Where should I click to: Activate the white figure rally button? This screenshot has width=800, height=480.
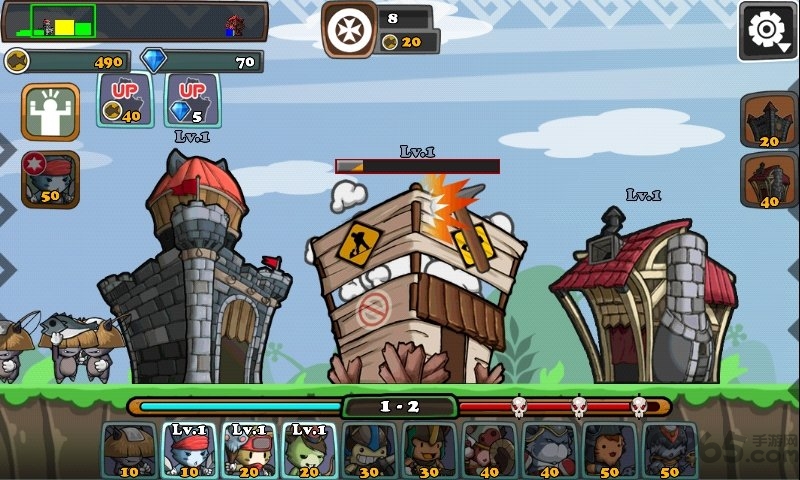coord(50,112)
